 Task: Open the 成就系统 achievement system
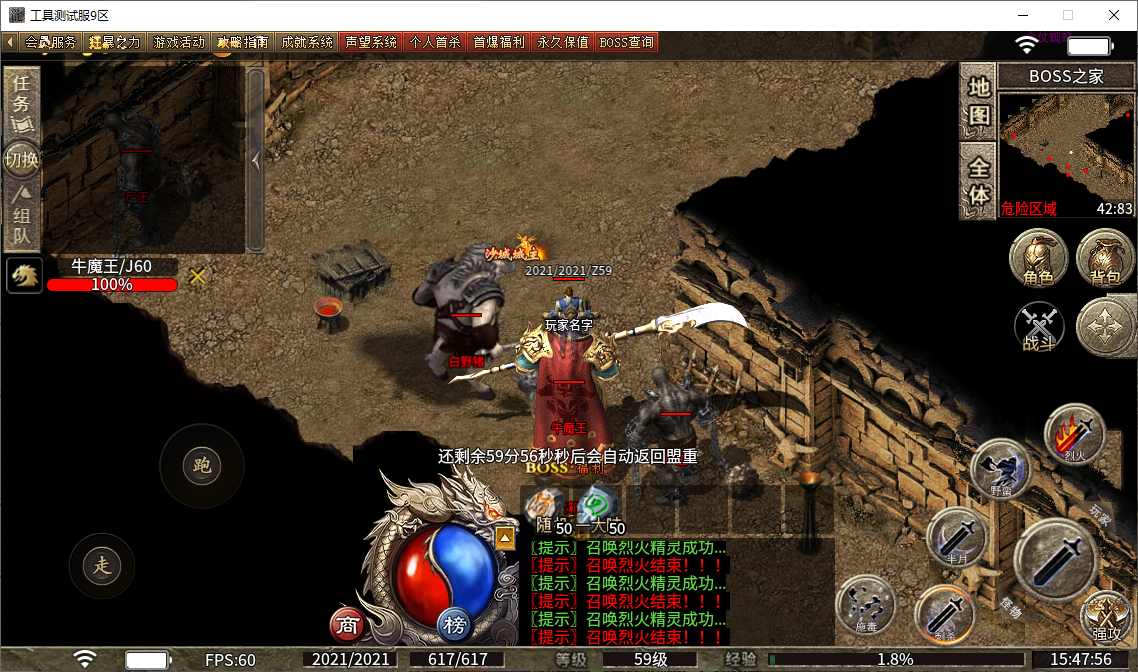tap(307, 43)
